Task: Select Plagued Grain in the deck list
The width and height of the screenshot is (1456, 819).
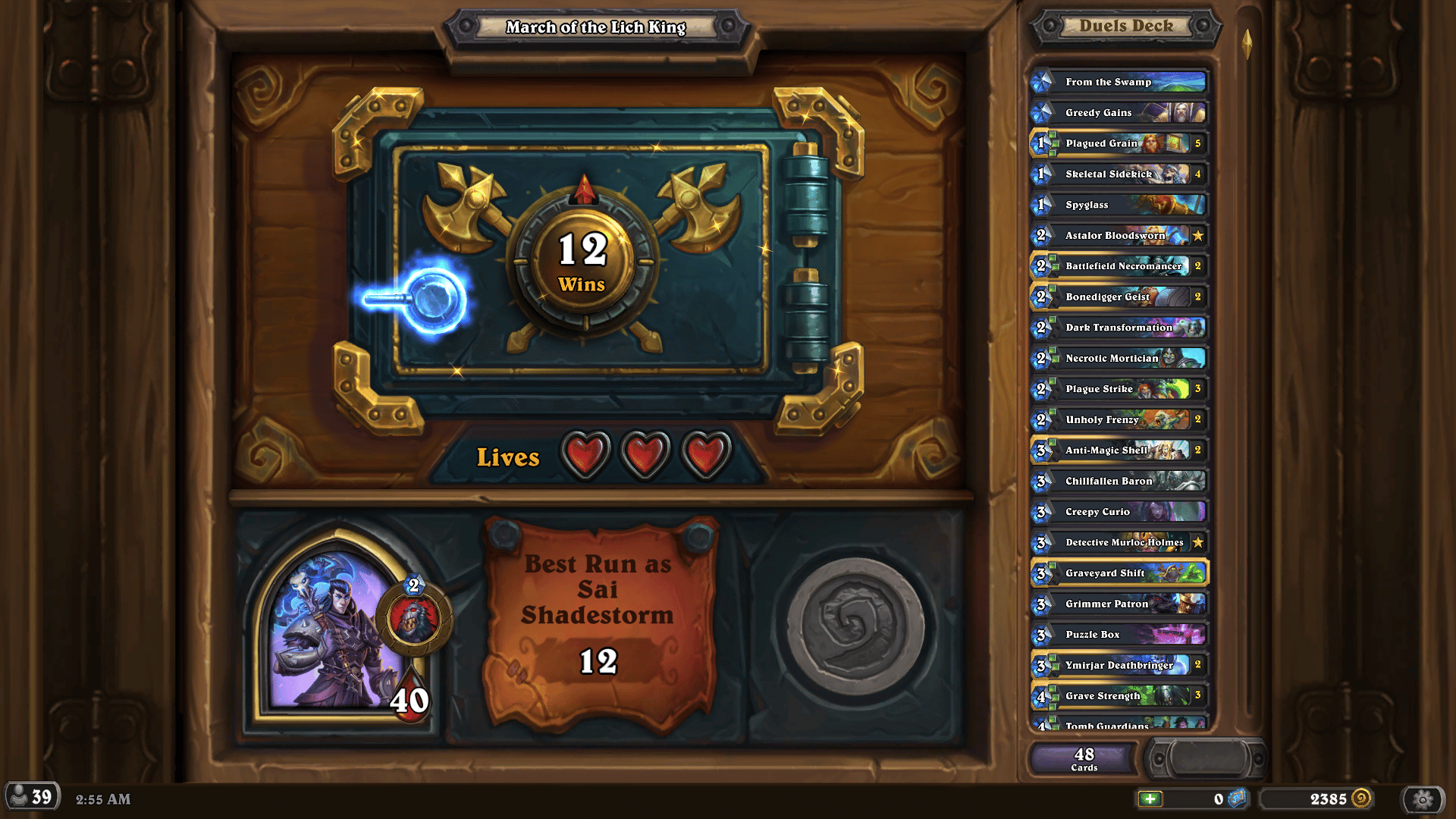Action: click(x=1115, y=143)
